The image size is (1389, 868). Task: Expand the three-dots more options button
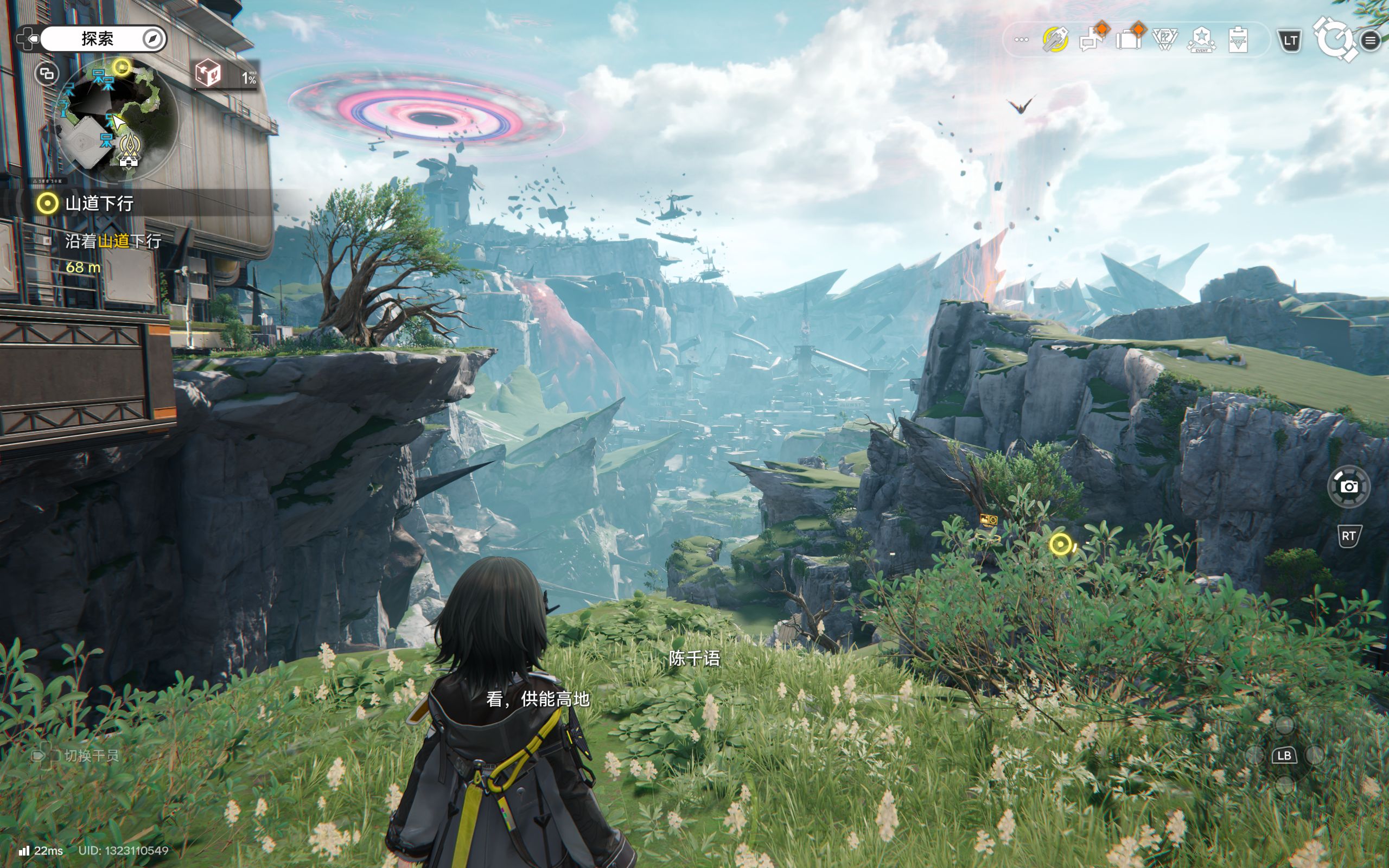[x=1021, y=40]
